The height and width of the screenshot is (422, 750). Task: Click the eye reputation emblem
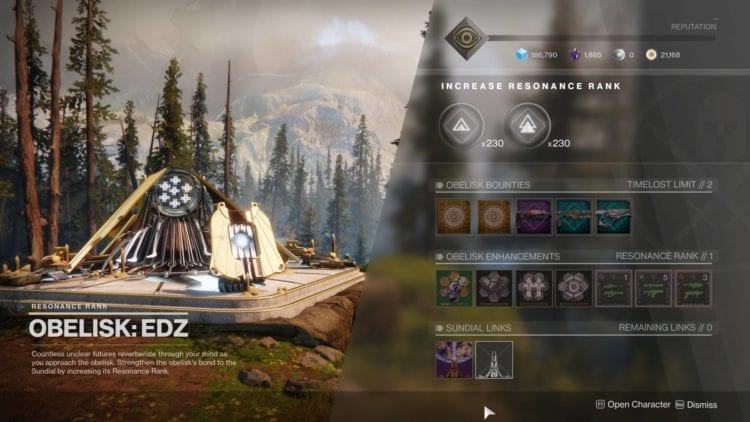[466, 38]
